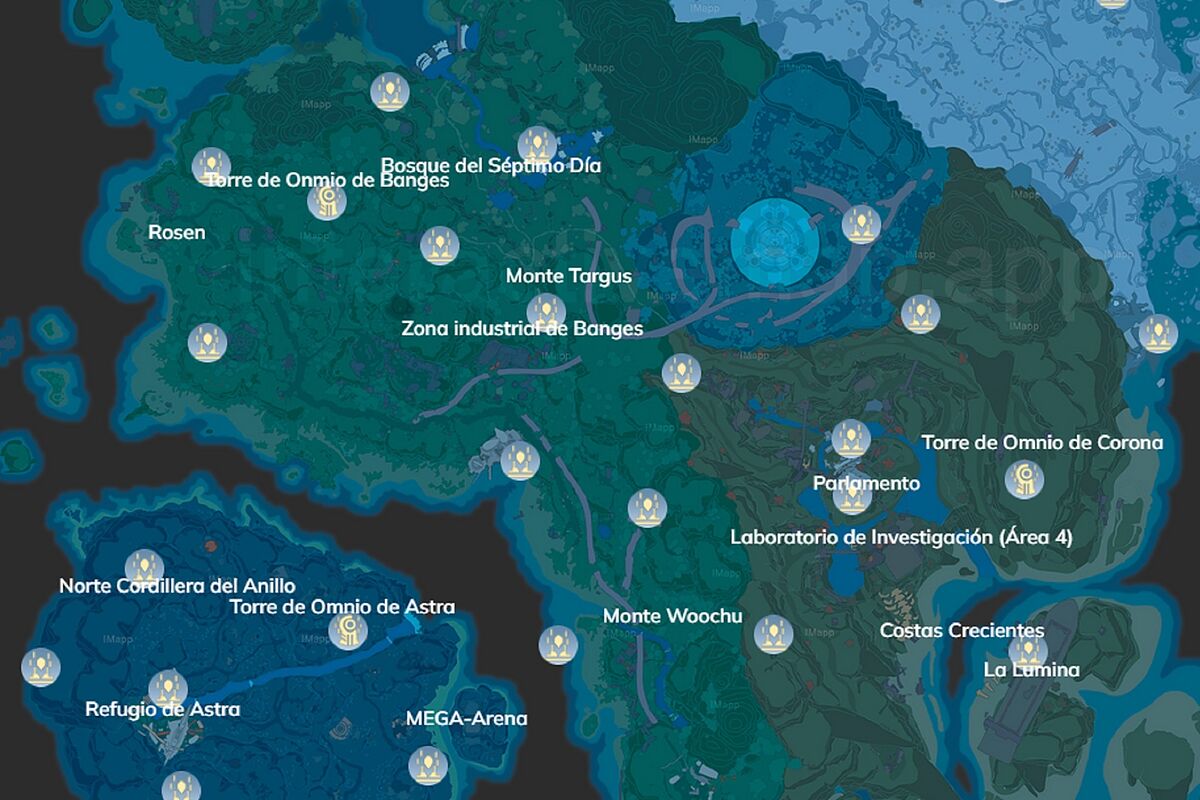Viewport: 1200px width, 800px height.
Task: Open the Torre de Omnio de Astra tower marker
Action: 347,631
